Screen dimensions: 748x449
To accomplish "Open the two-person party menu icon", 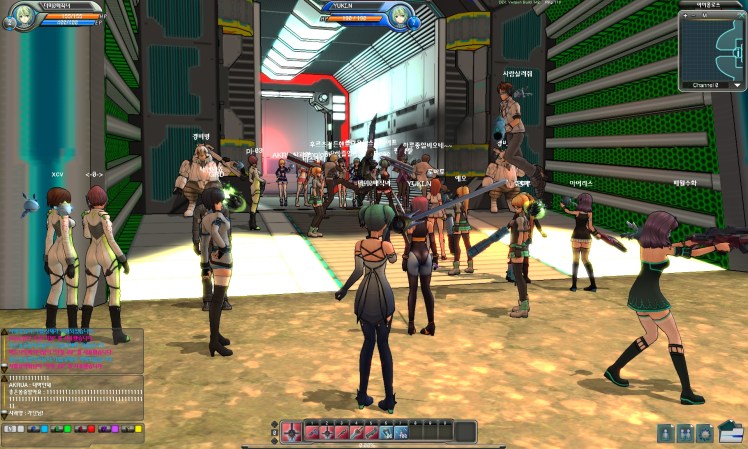I will point(685,432).
